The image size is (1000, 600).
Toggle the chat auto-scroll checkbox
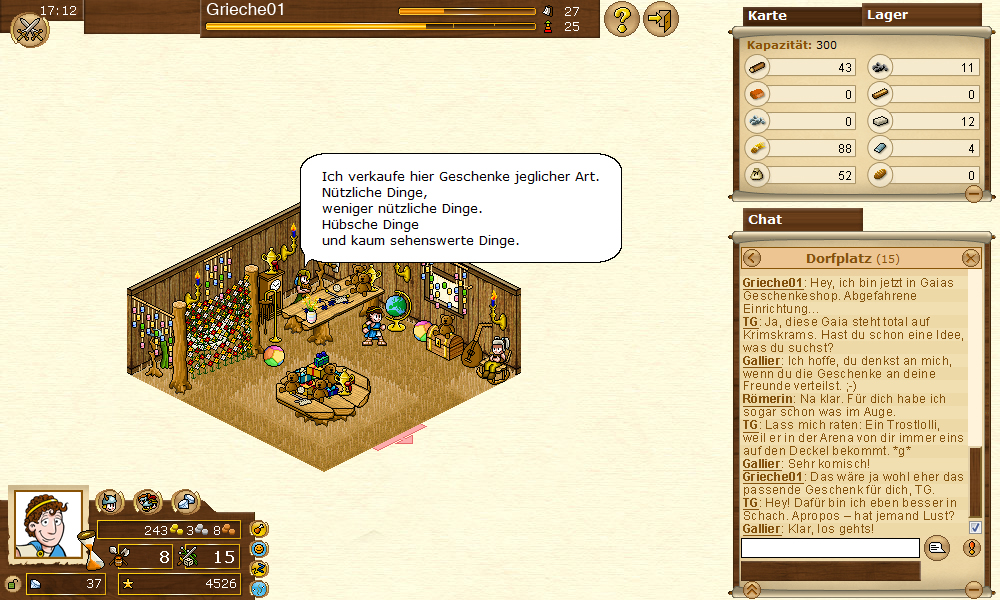pyautogui.click(x=975, y=527)
